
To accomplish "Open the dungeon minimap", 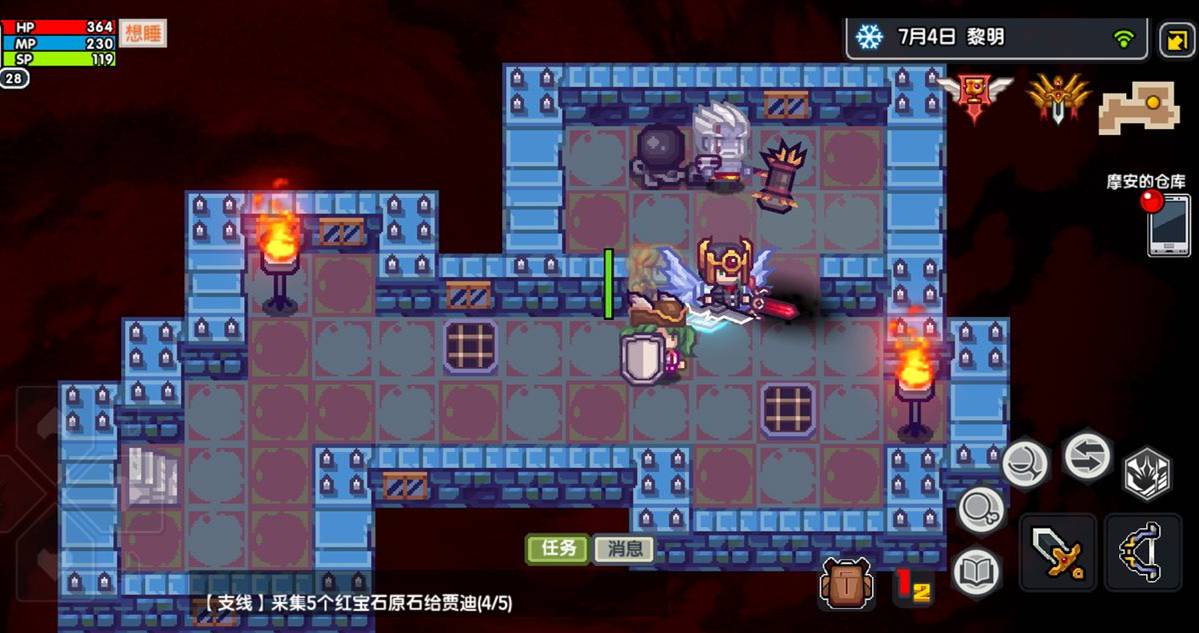I will 1139,107.
